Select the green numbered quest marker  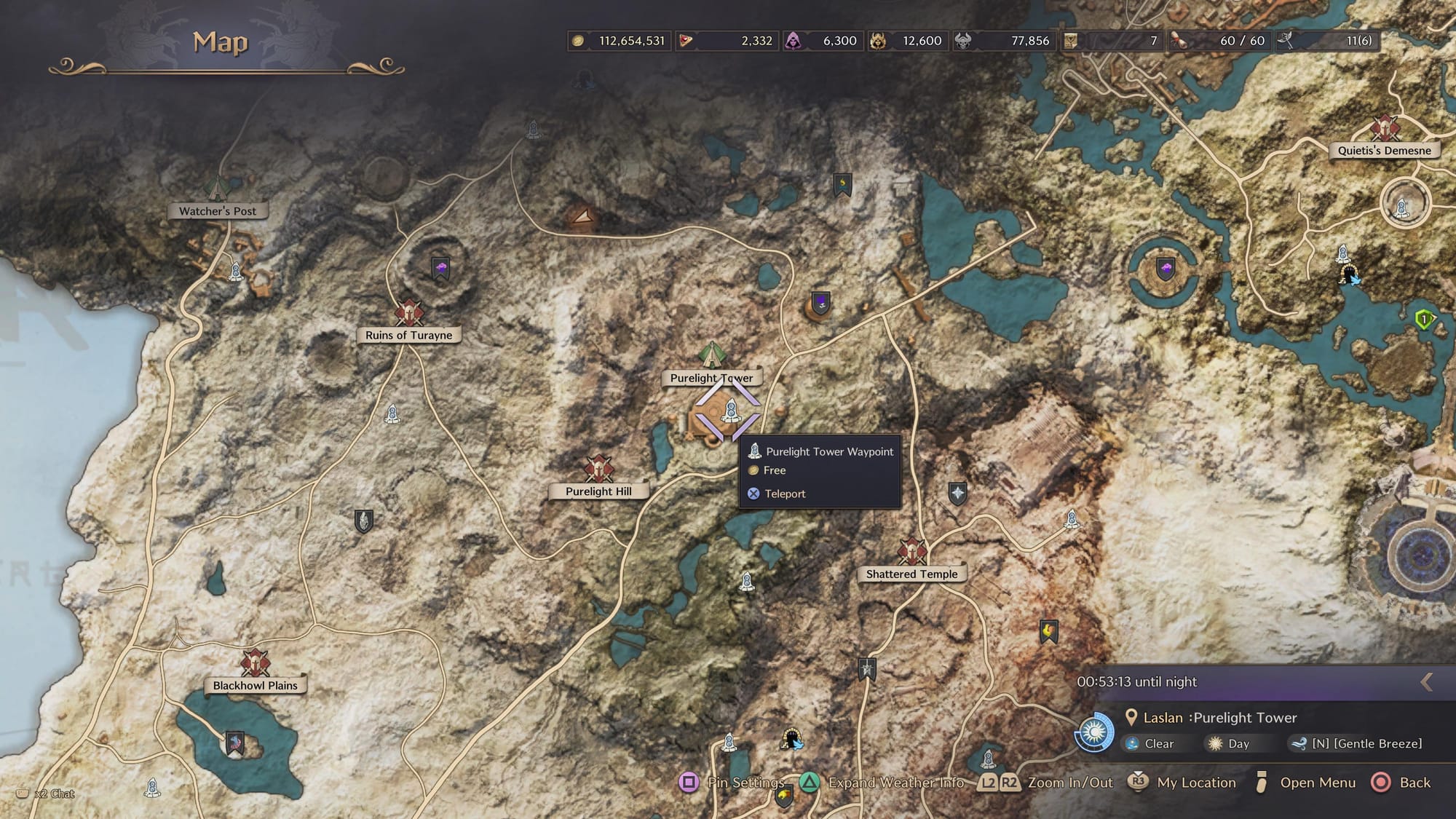(x=1424, y=319)
